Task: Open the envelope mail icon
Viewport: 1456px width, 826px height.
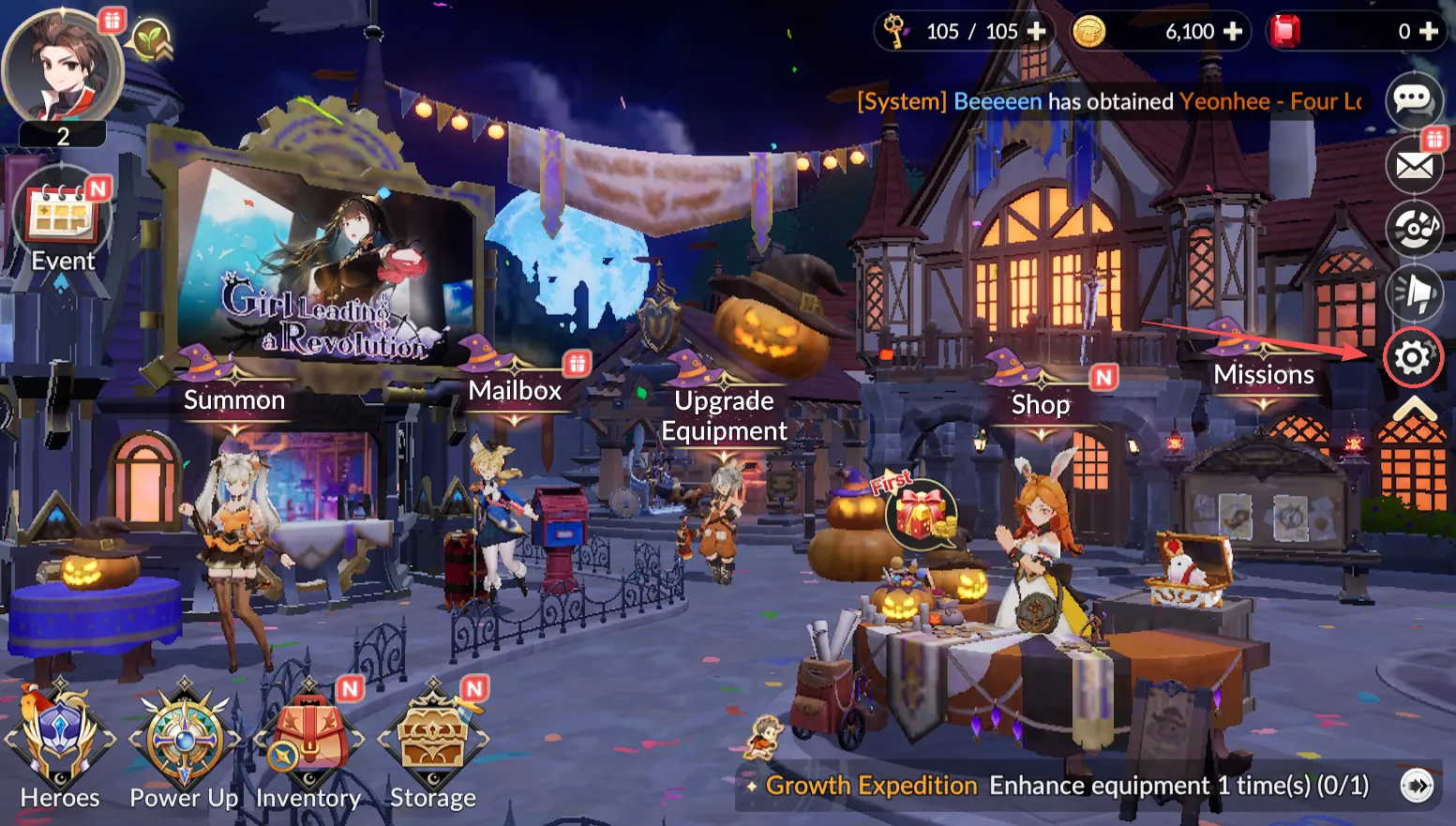Action: 1414,166
